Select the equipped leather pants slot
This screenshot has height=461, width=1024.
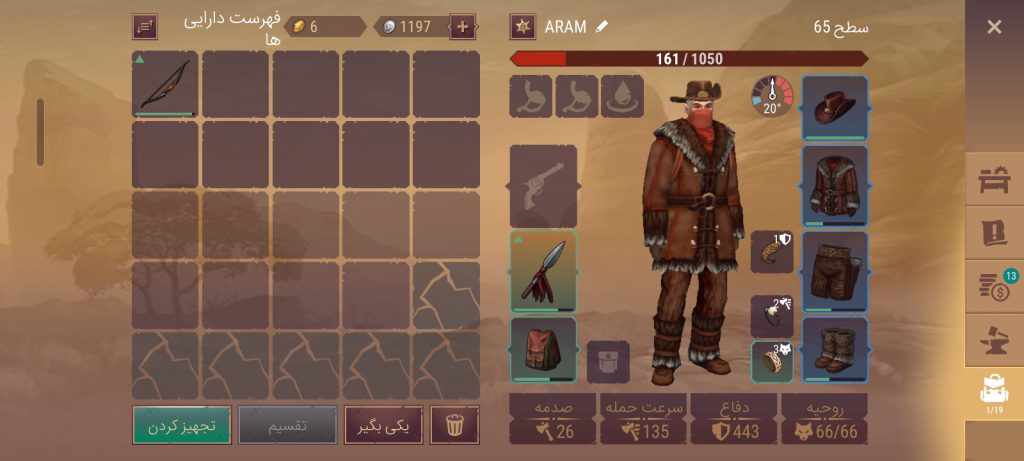[835, 272]
